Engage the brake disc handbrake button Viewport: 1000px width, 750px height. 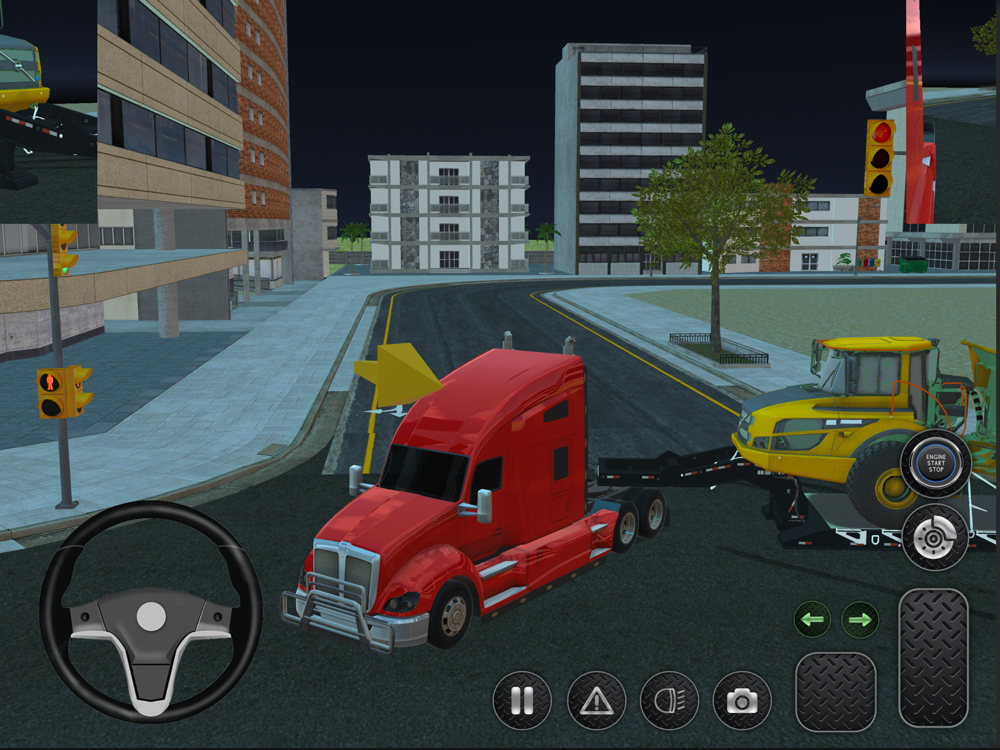tap(935, 537)
